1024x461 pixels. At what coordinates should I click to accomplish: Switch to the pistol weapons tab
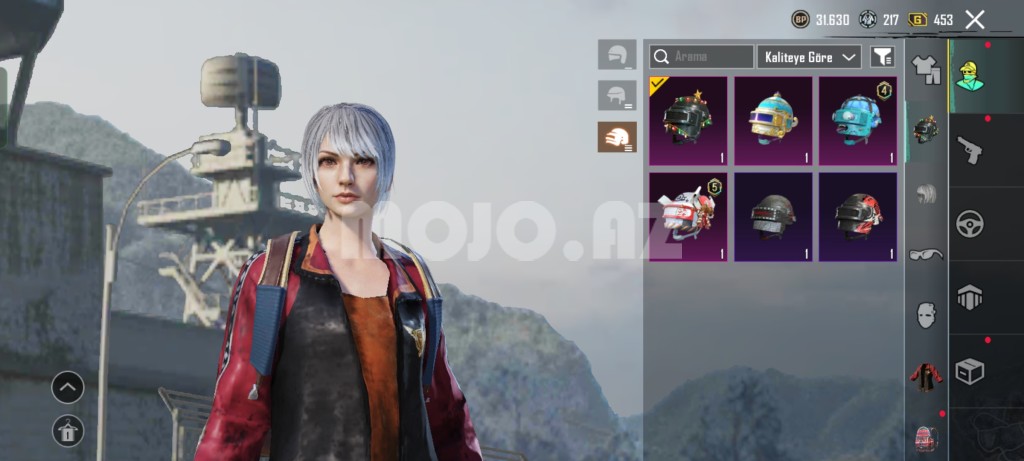click(x=969, y=150)
